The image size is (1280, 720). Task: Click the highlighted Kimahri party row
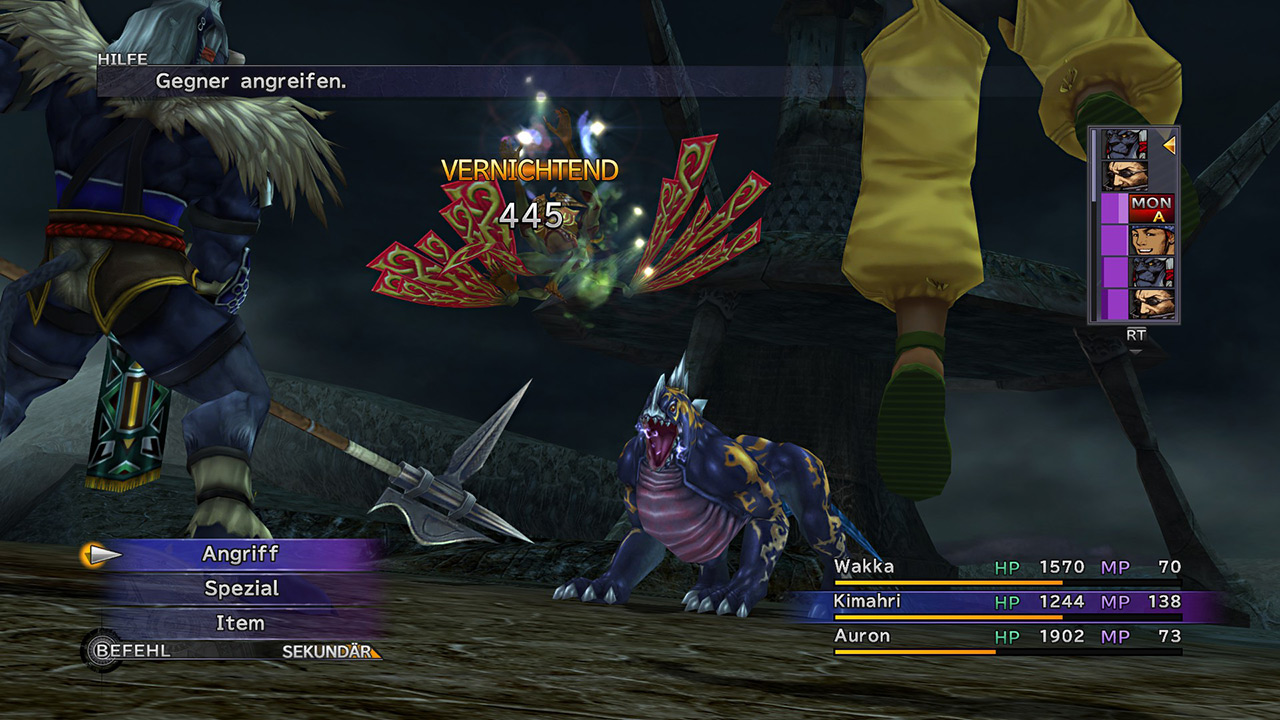coord(1007,603)
